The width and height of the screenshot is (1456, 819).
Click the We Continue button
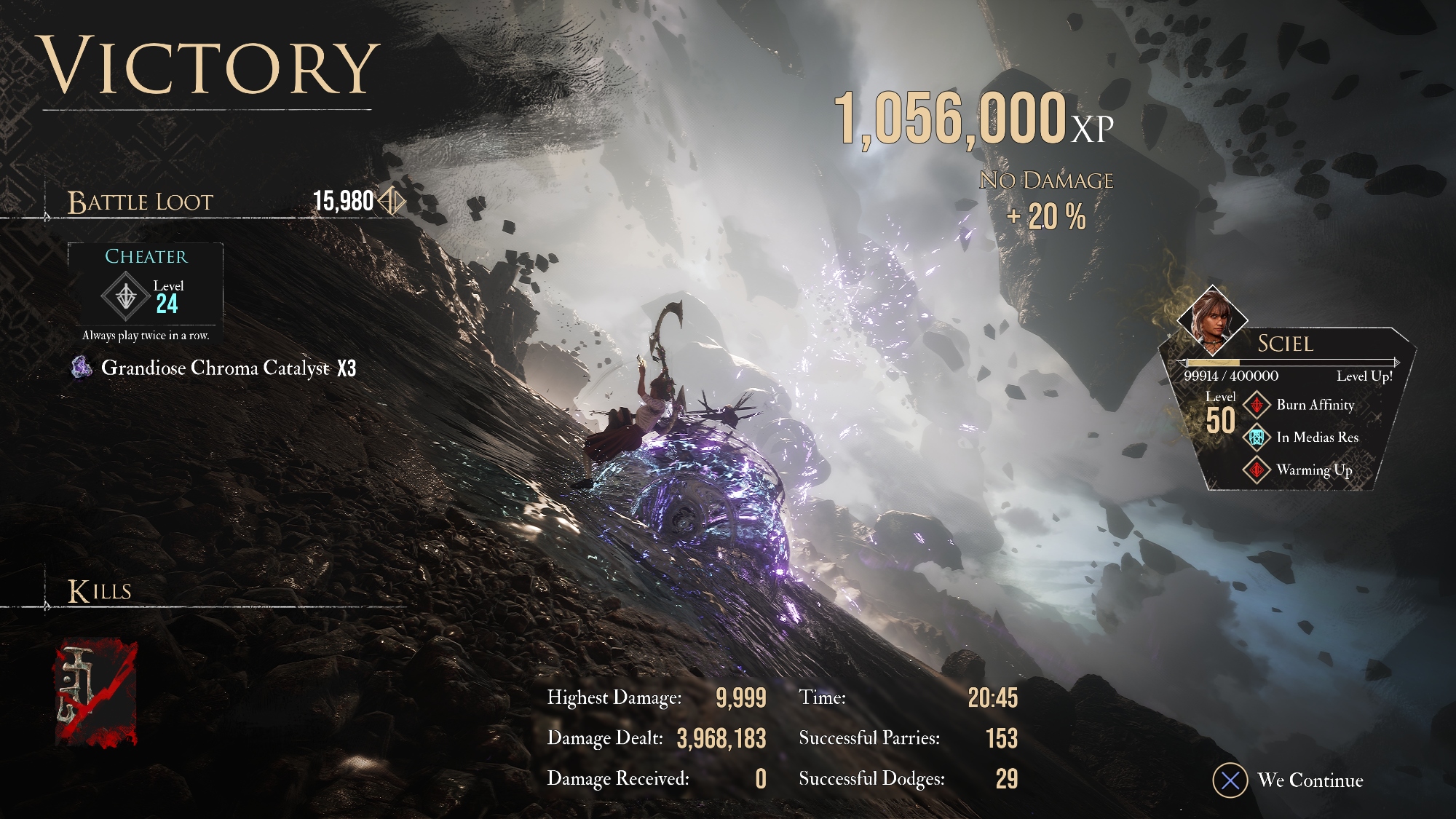[x=1289, y=780]
